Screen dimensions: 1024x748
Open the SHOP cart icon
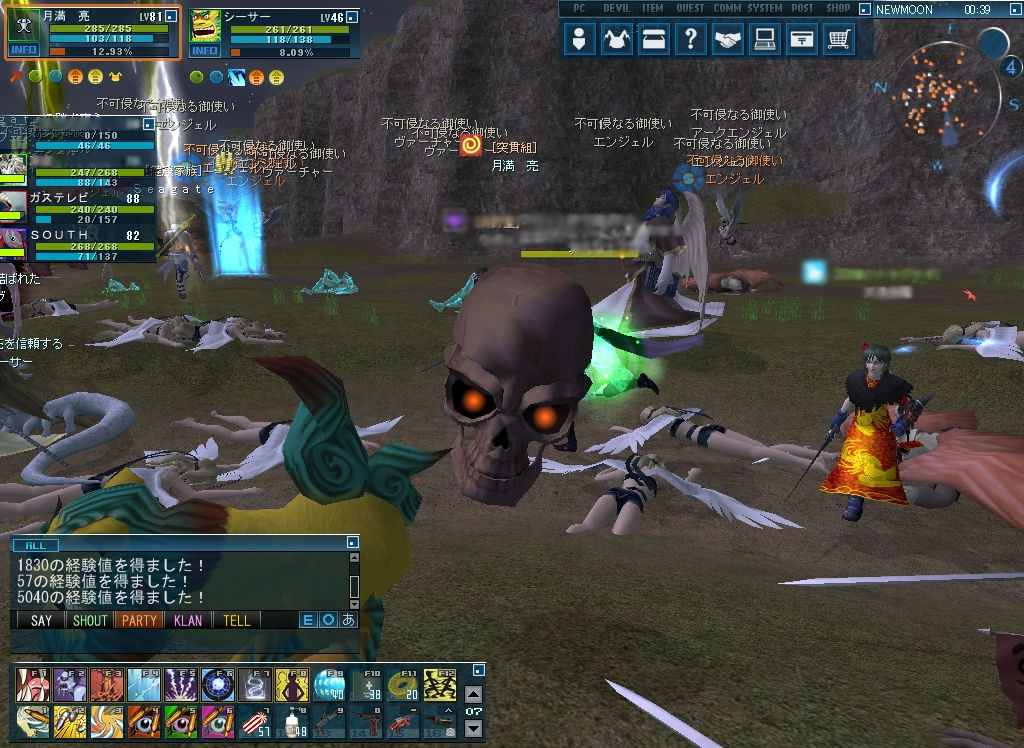point(839,40)
